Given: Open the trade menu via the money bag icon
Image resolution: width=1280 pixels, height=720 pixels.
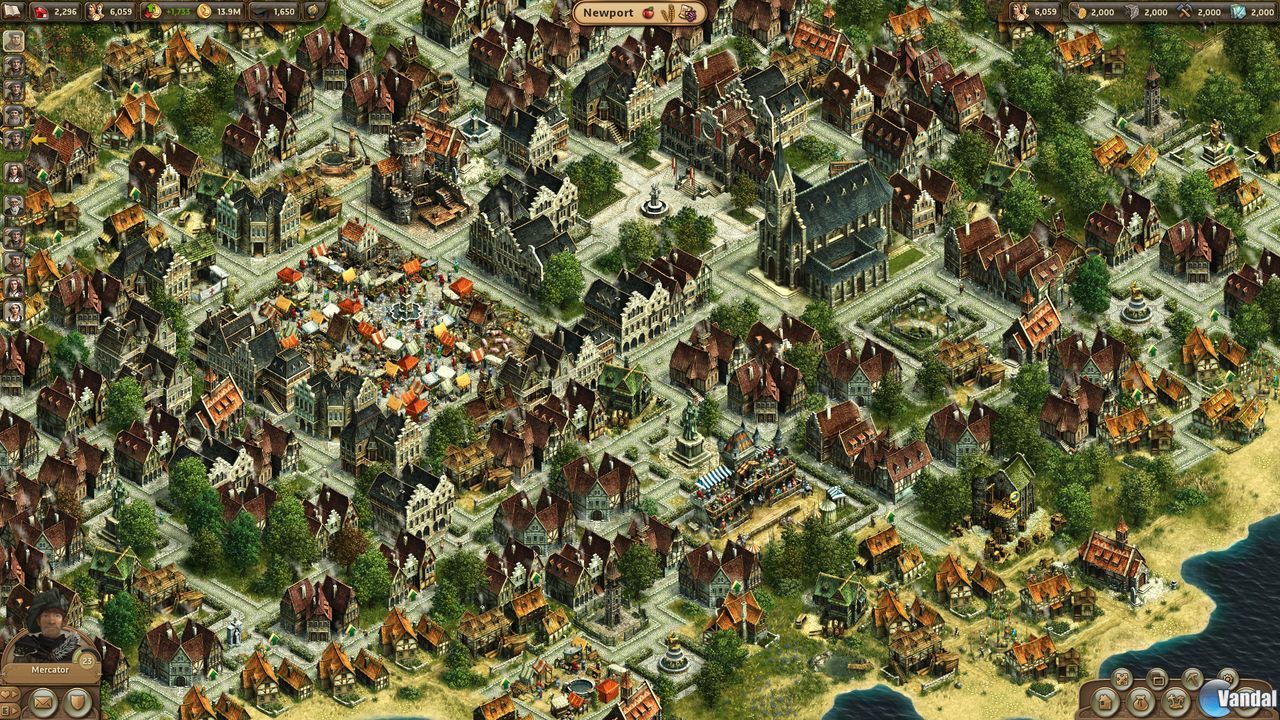Looking at the screenshot, I should coord(1140,702).
